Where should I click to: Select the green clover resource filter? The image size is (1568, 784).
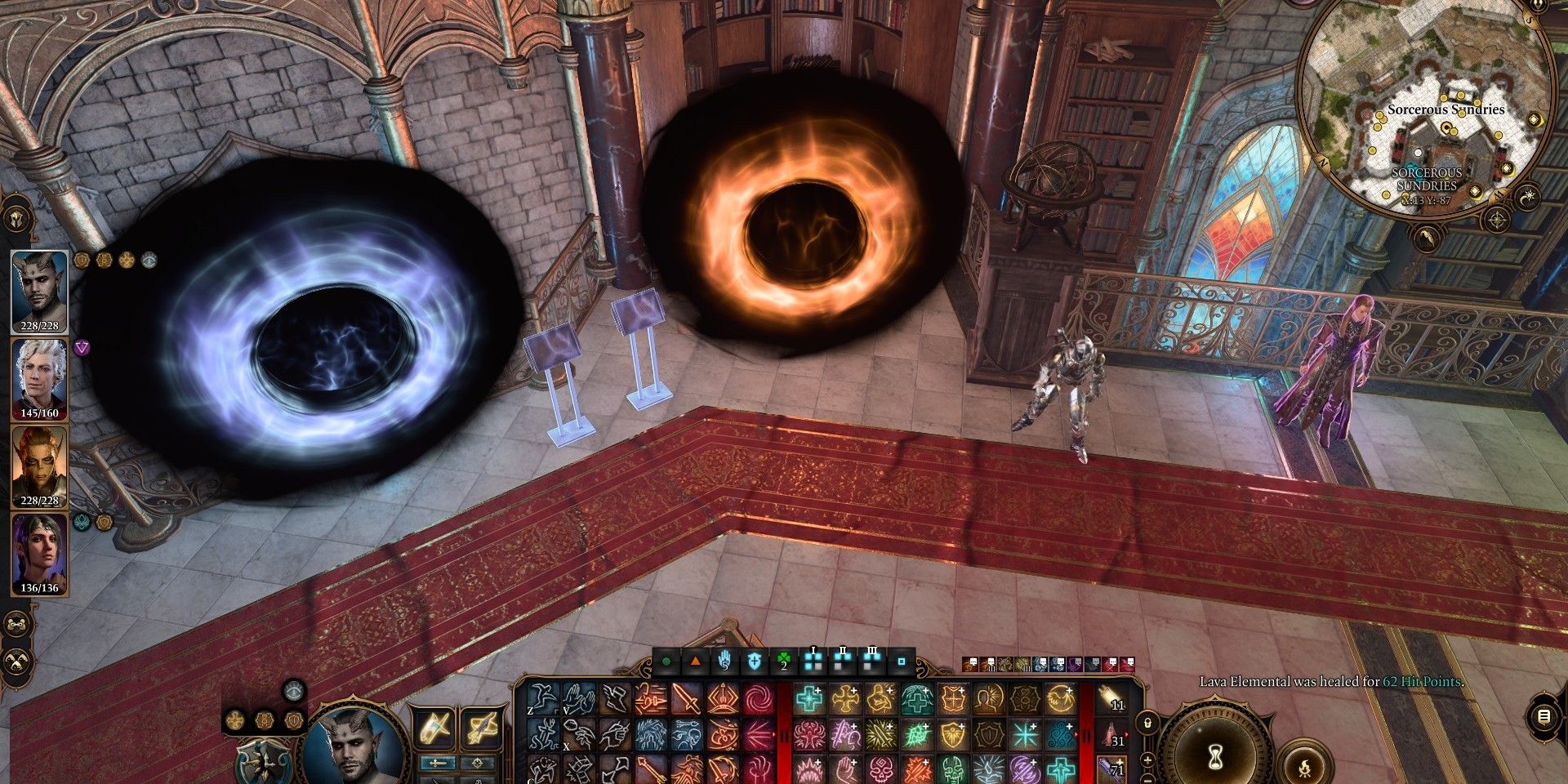pos(784,660)
